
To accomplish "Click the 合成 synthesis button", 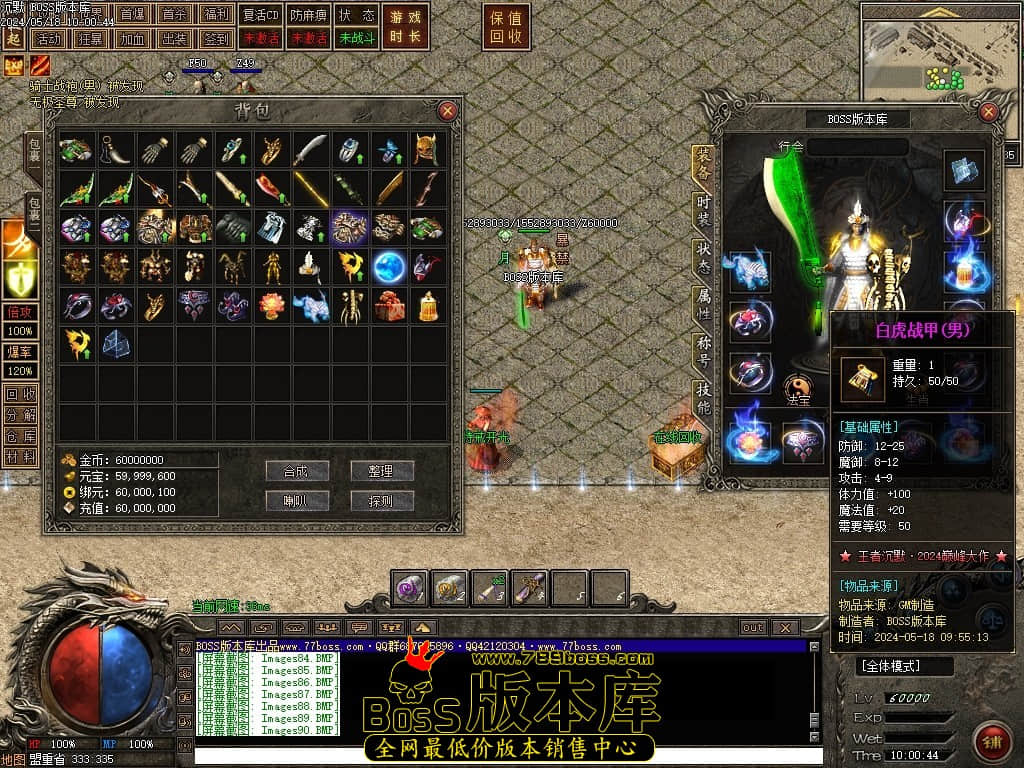I will pyautogui.click(x=297, y=471).
